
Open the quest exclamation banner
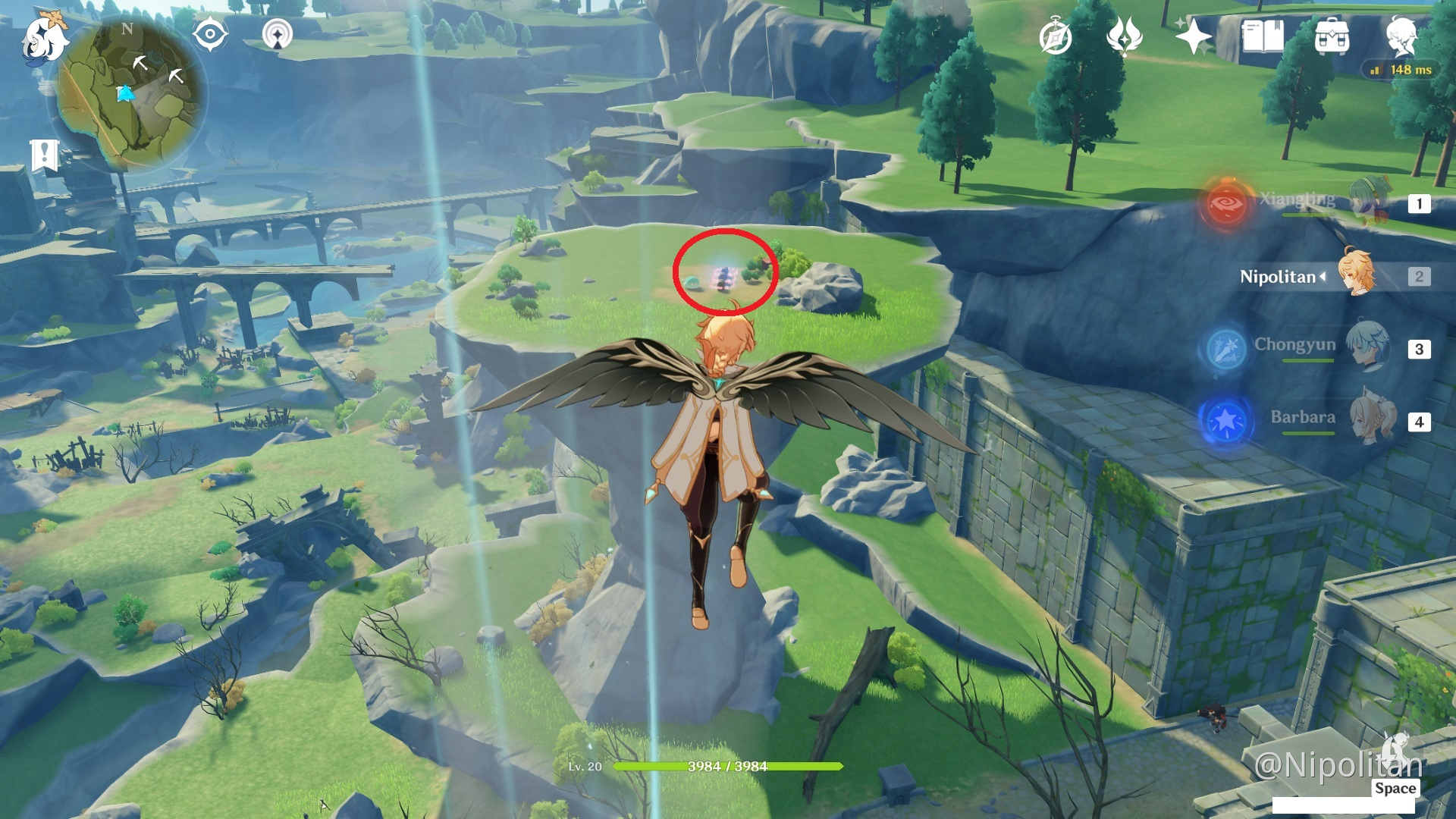pos(44,155)
